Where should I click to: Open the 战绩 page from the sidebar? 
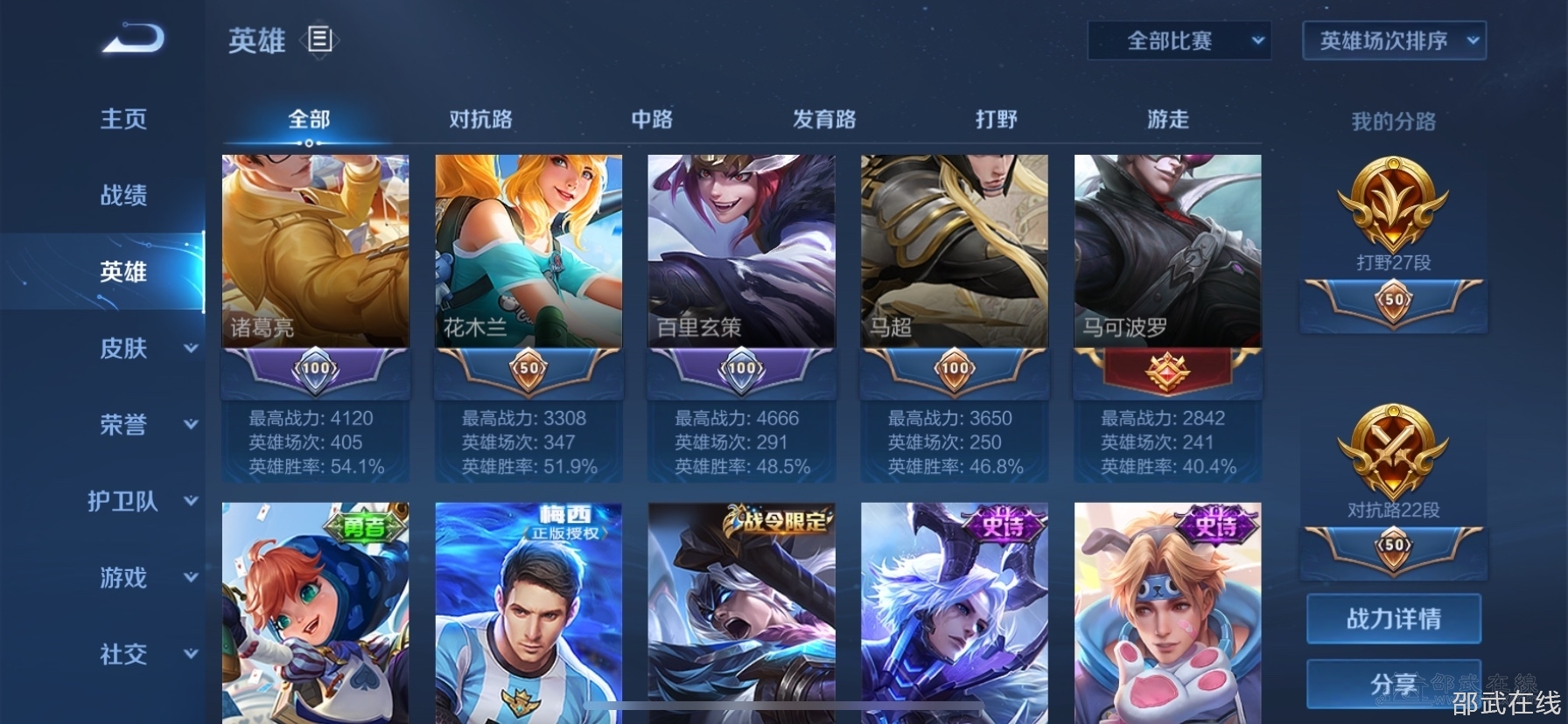click(122, 196)
